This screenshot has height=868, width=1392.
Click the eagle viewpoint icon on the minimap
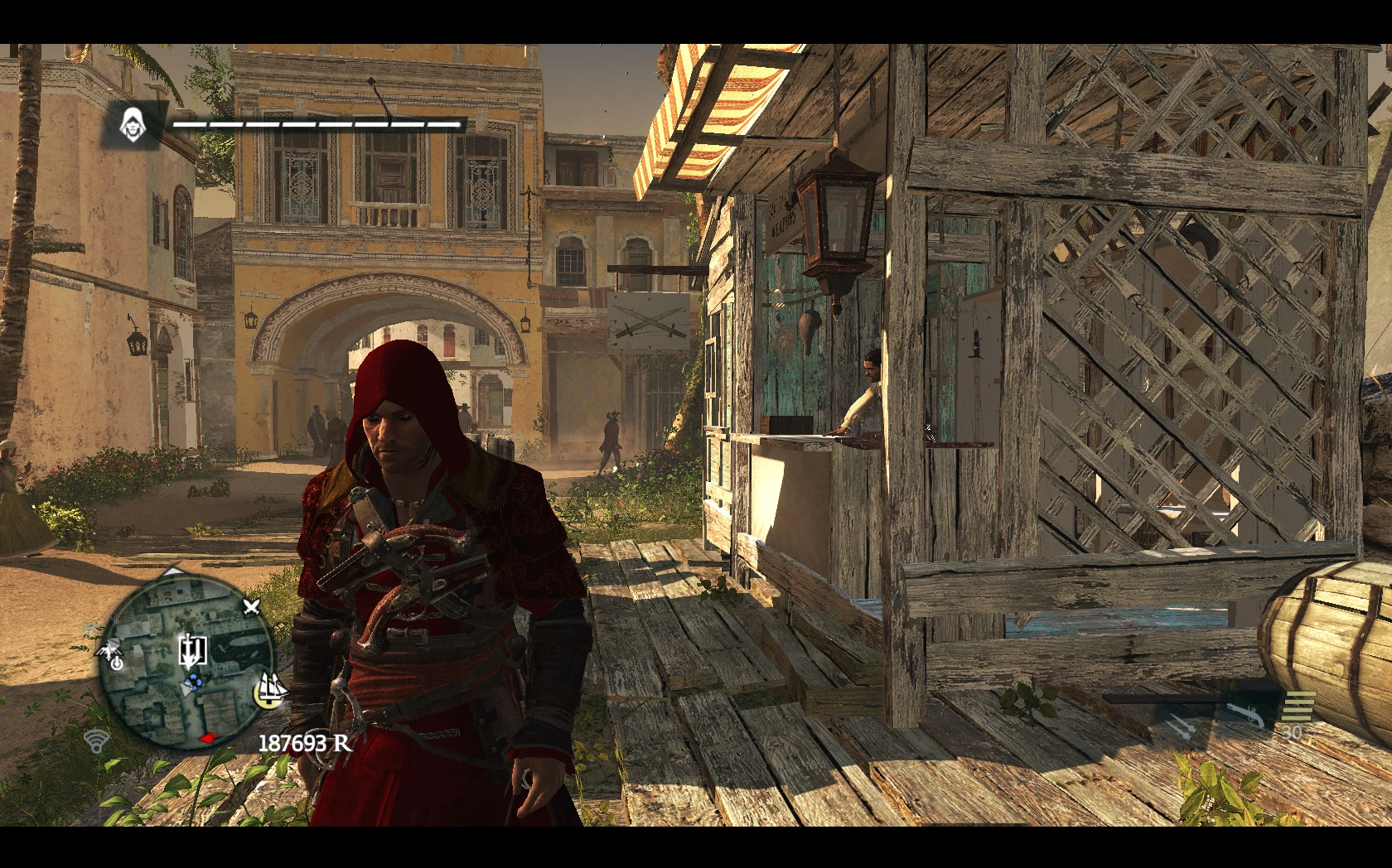coord(110,649)
